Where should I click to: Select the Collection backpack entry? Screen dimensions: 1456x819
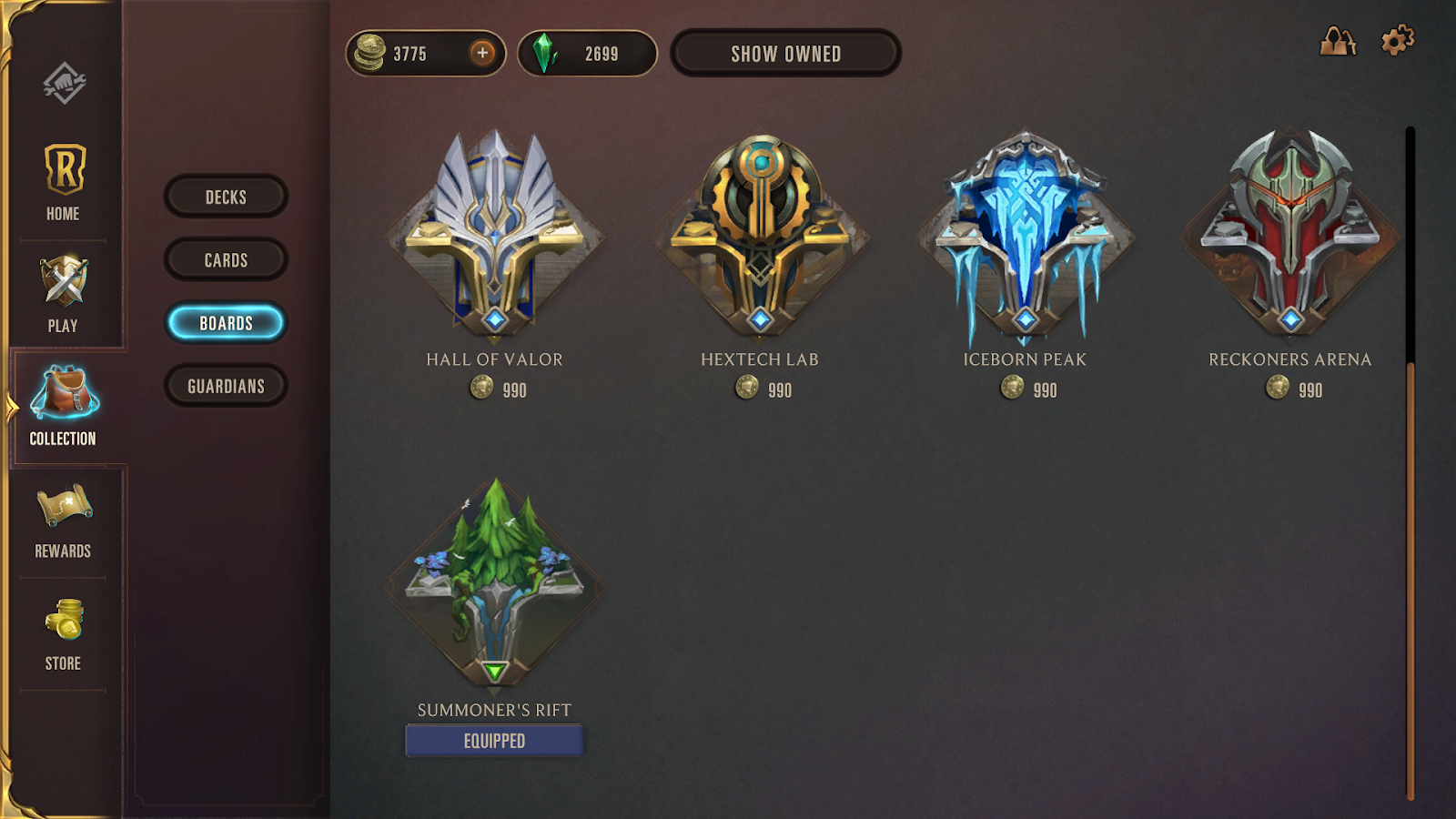coord(64,406)
